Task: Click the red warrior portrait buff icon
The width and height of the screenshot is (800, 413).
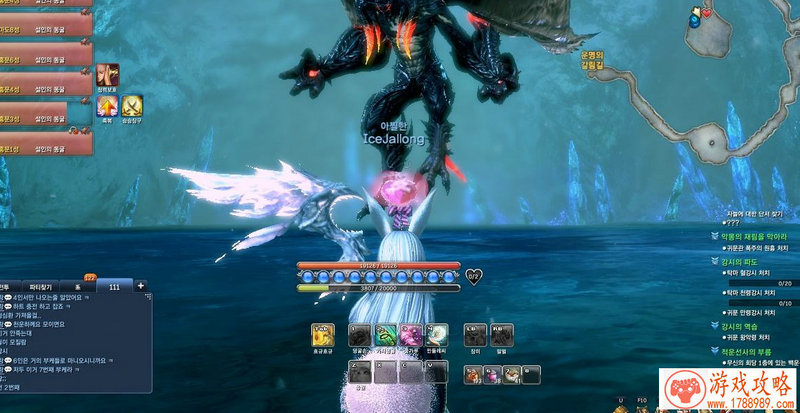Action: tap(107, 73)
